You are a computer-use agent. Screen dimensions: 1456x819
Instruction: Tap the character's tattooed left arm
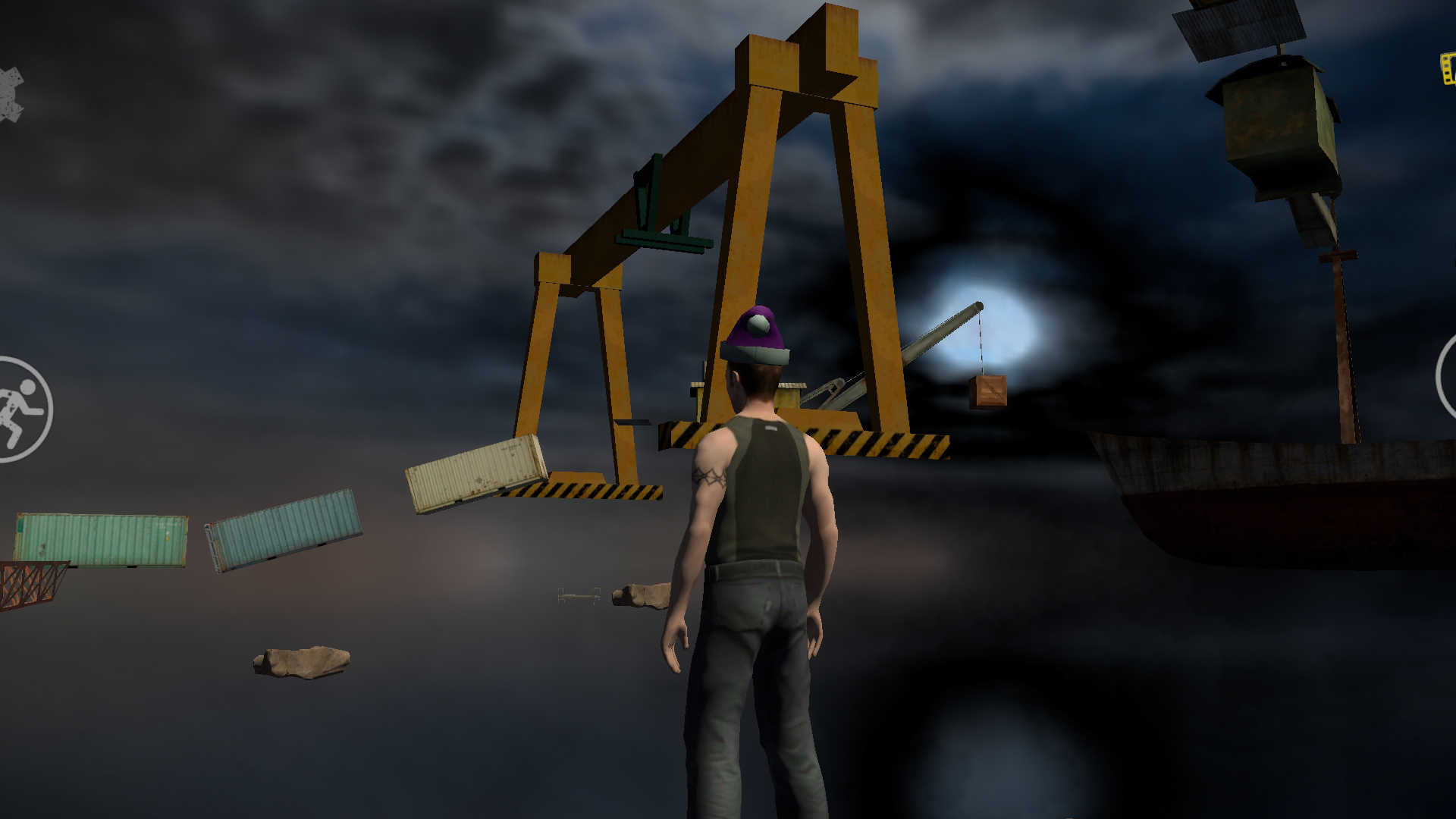pos(709,478)
